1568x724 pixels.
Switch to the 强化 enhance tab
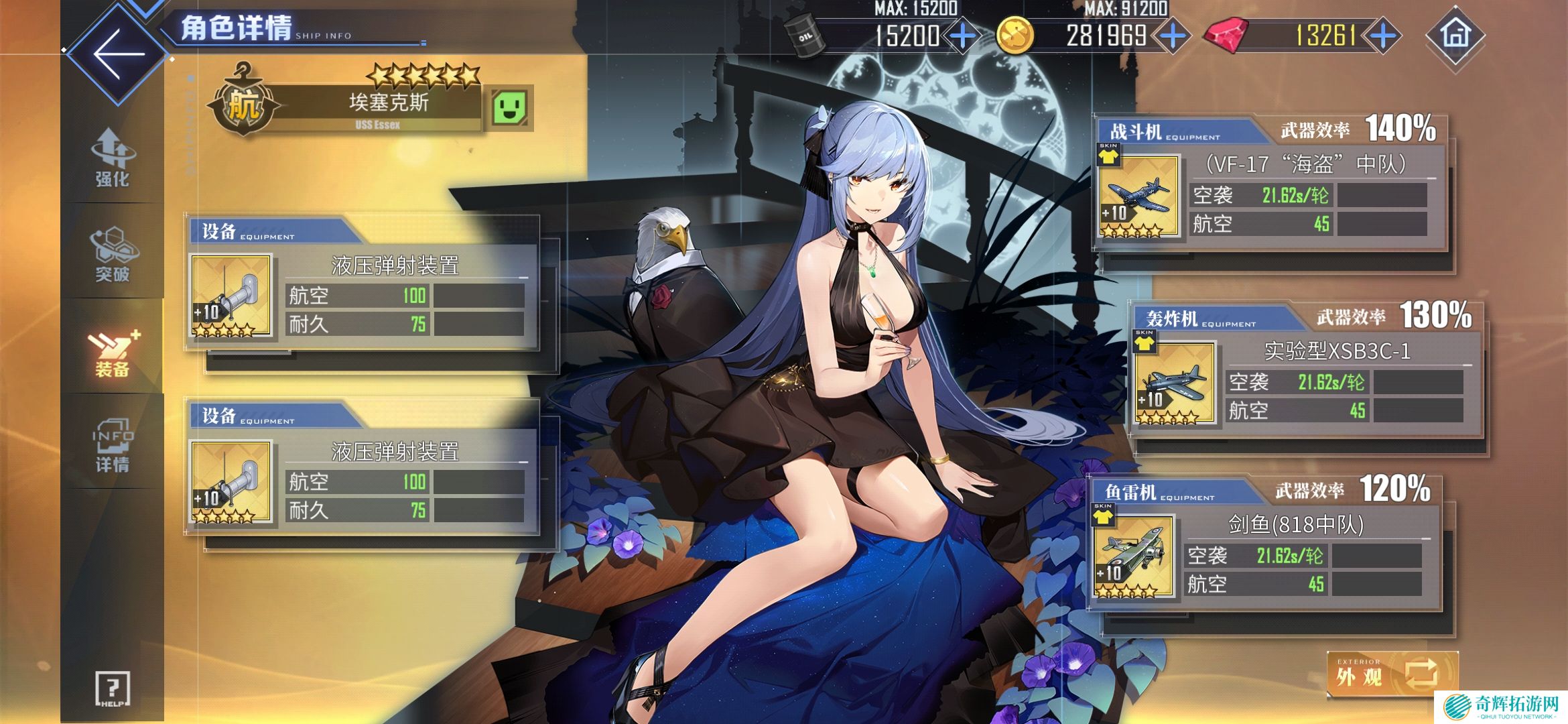point(113,158)
